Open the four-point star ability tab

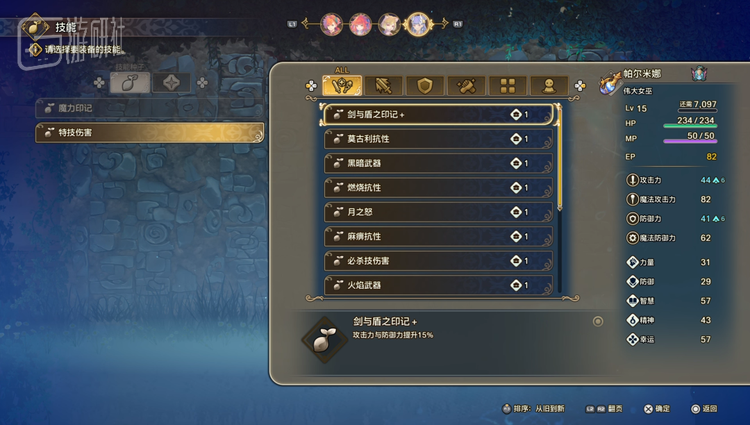pyautogui.click(x=171, y=83)
